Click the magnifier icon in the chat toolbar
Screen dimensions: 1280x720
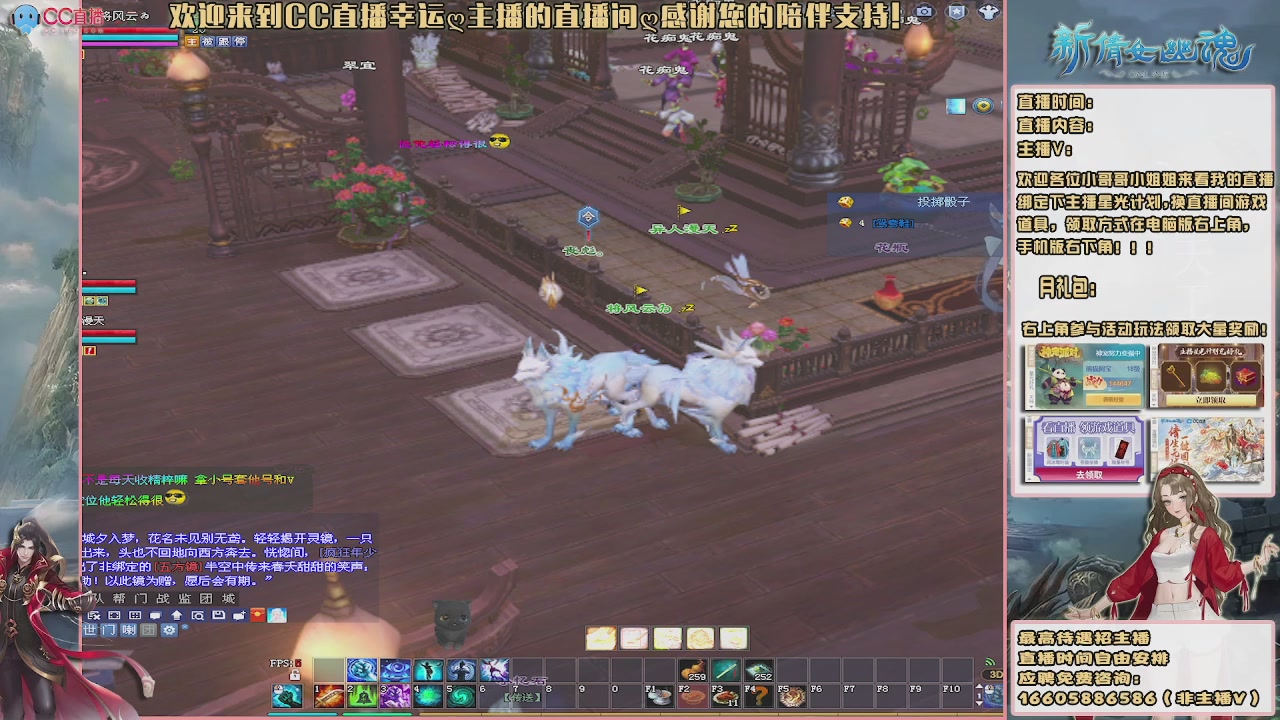click(x=197, y=615)
